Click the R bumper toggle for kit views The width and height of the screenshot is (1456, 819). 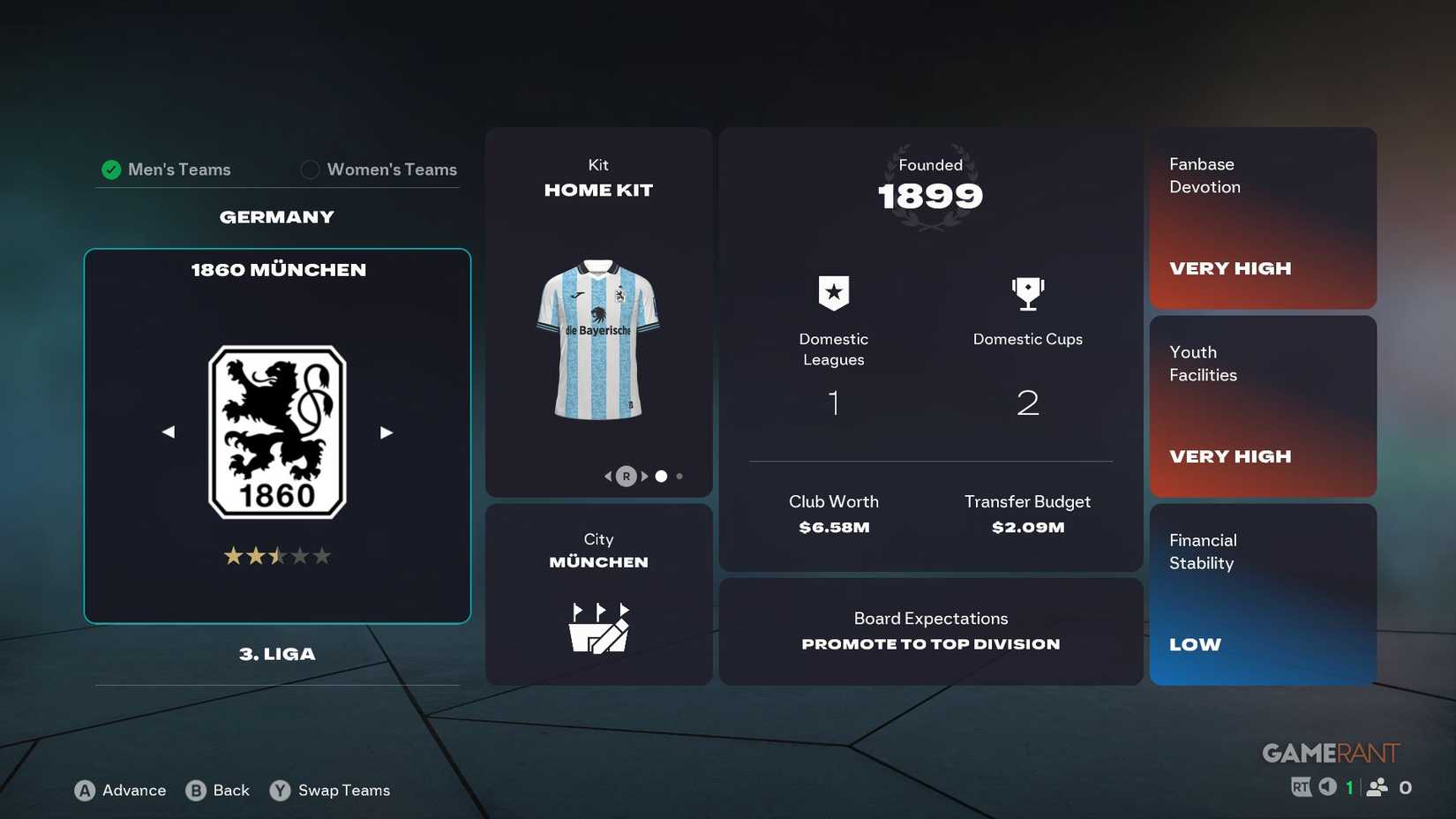pyautogui.click(x=626, y=476)
